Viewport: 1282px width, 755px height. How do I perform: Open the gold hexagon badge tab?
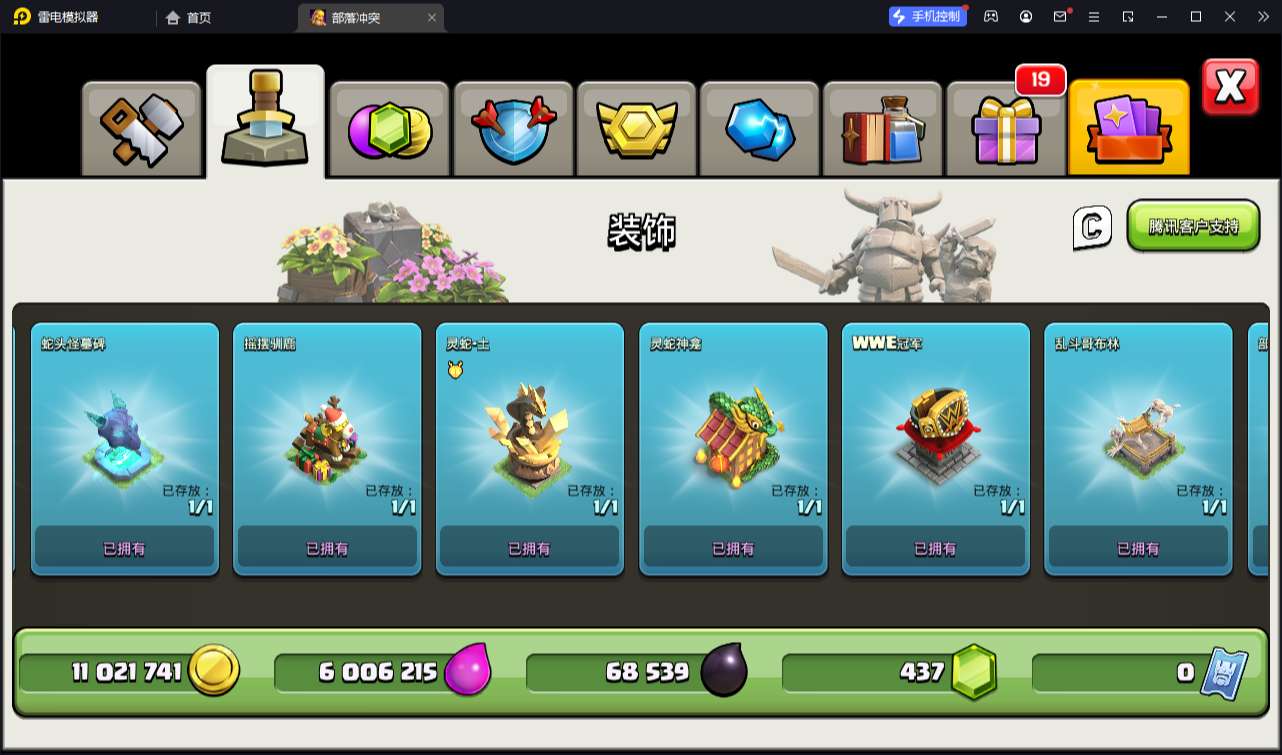pyautogui.click(x=637, y=129)
